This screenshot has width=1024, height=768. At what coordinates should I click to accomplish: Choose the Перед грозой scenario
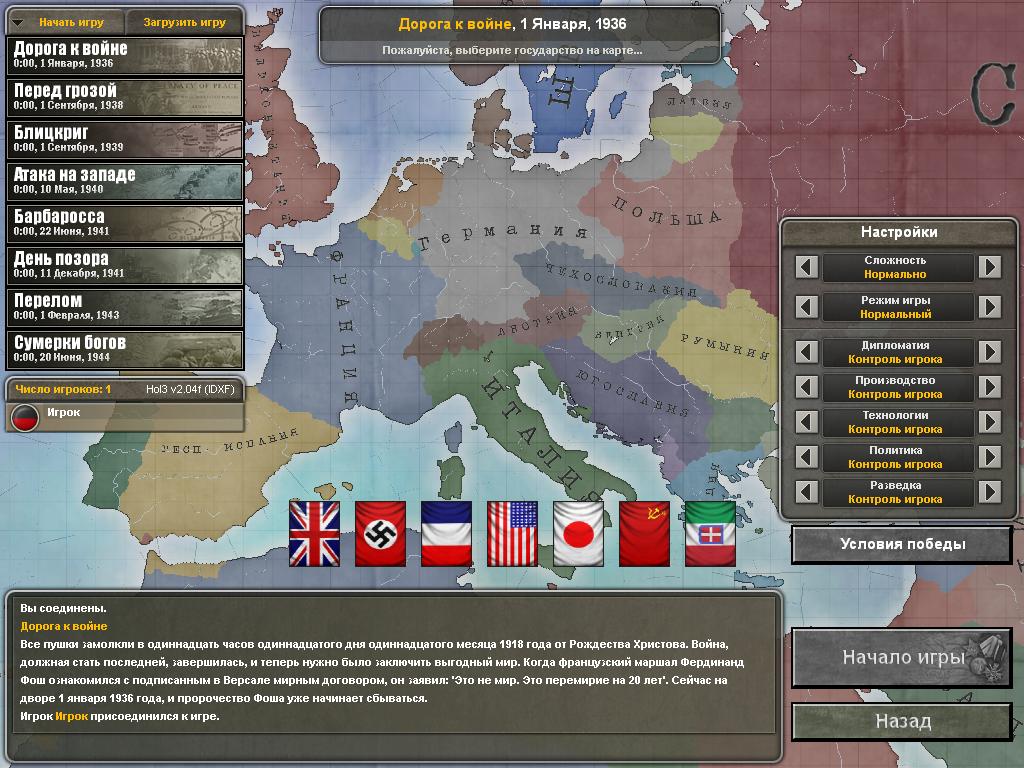tap(125, 97)
